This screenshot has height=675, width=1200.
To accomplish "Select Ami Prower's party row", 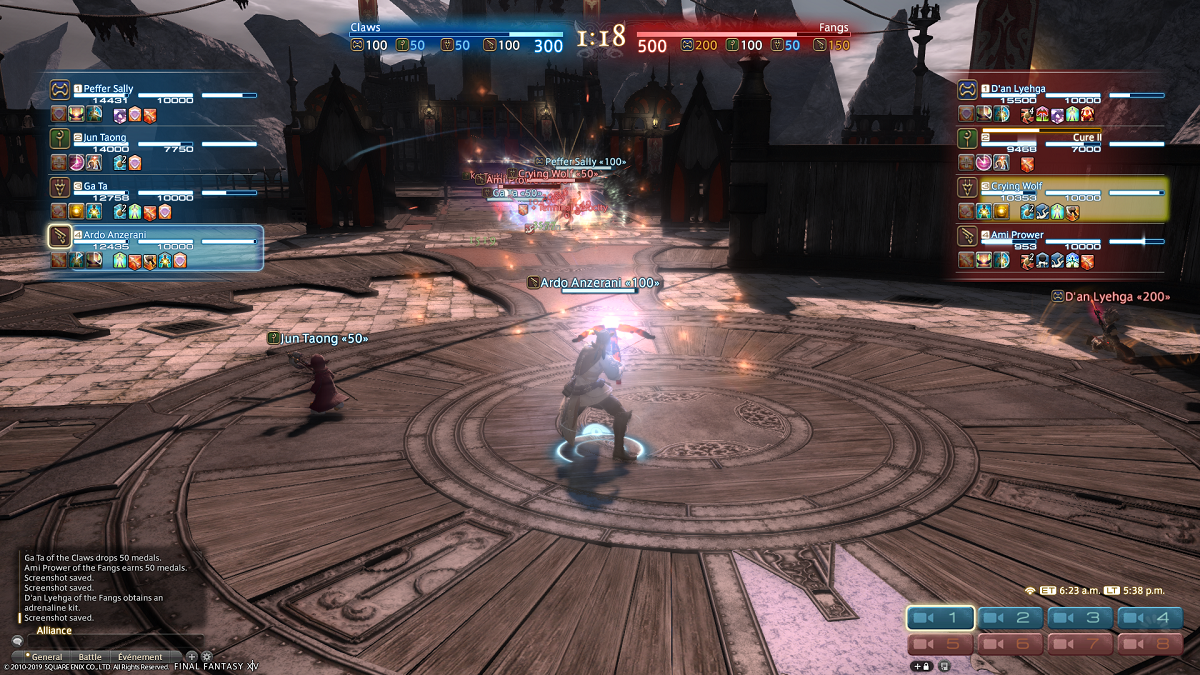I will click(1062, 240).
